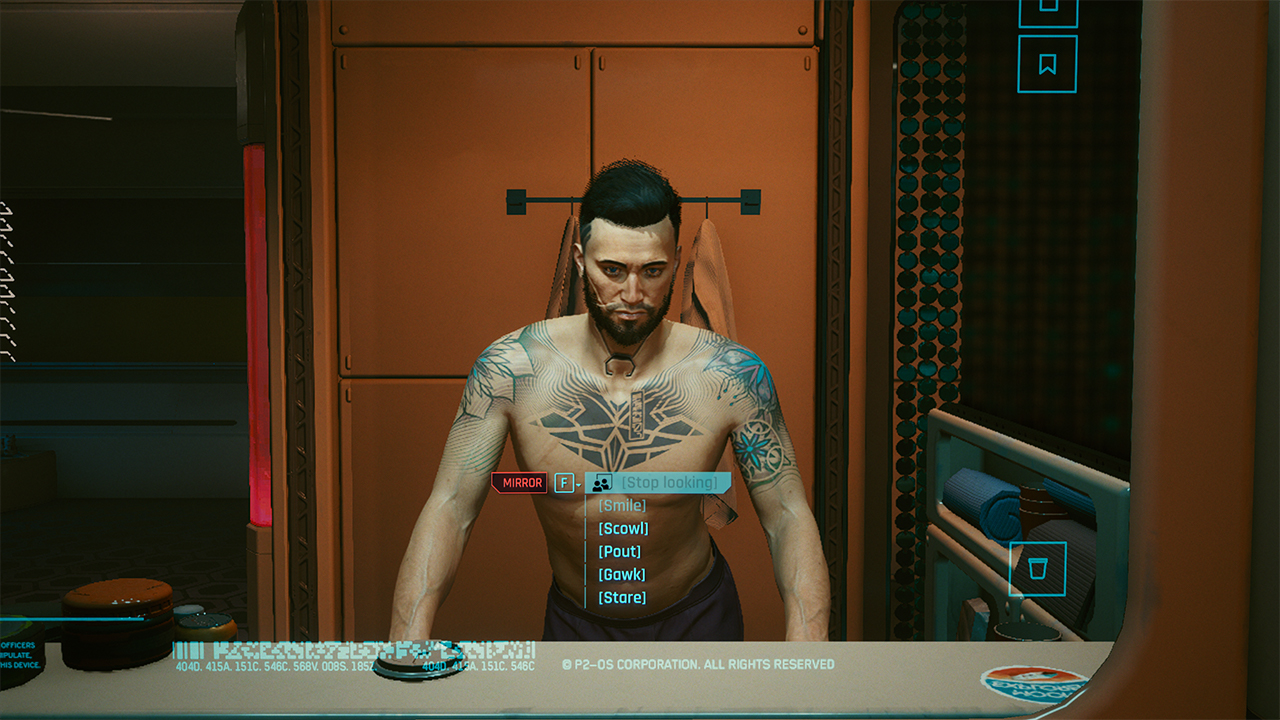Choose the [Smile] facial expression

point(621,505)
